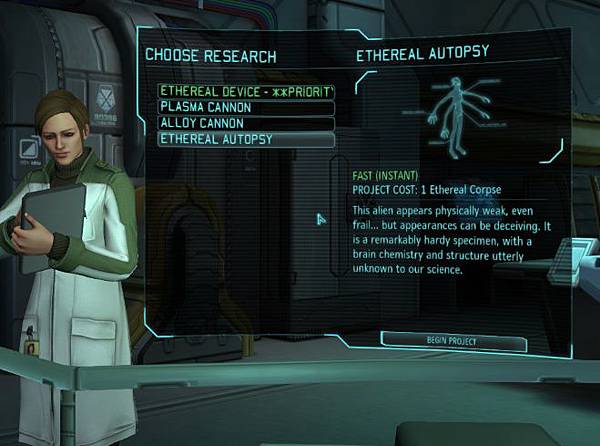The image size is (600, 446).
Task: Select Ethereal Device priority research
Action: pos(245,91)
